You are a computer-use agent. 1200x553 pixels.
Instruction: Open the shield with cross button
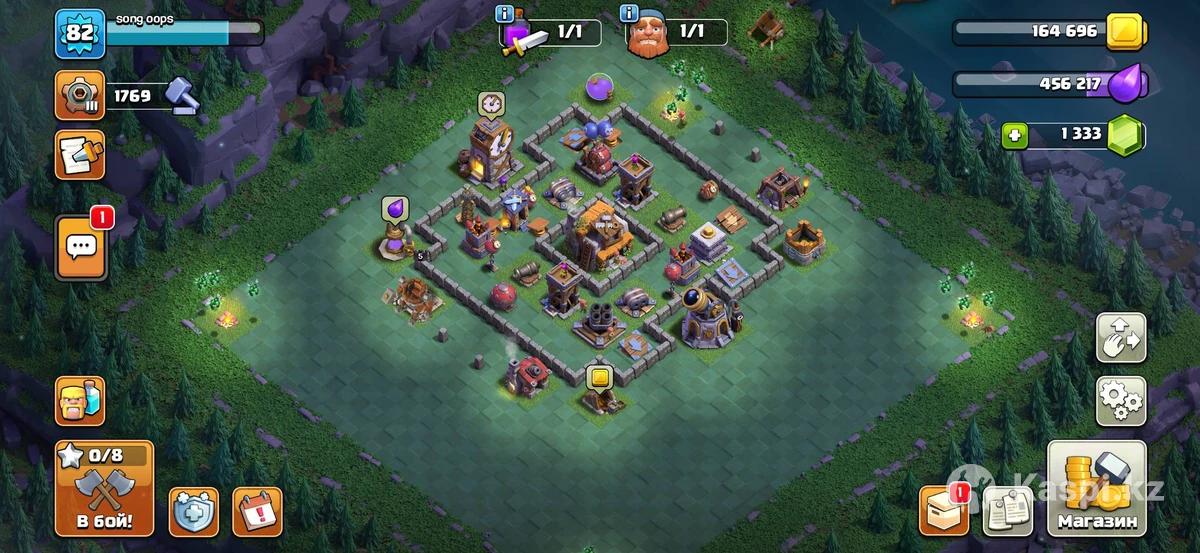point(194,512)
